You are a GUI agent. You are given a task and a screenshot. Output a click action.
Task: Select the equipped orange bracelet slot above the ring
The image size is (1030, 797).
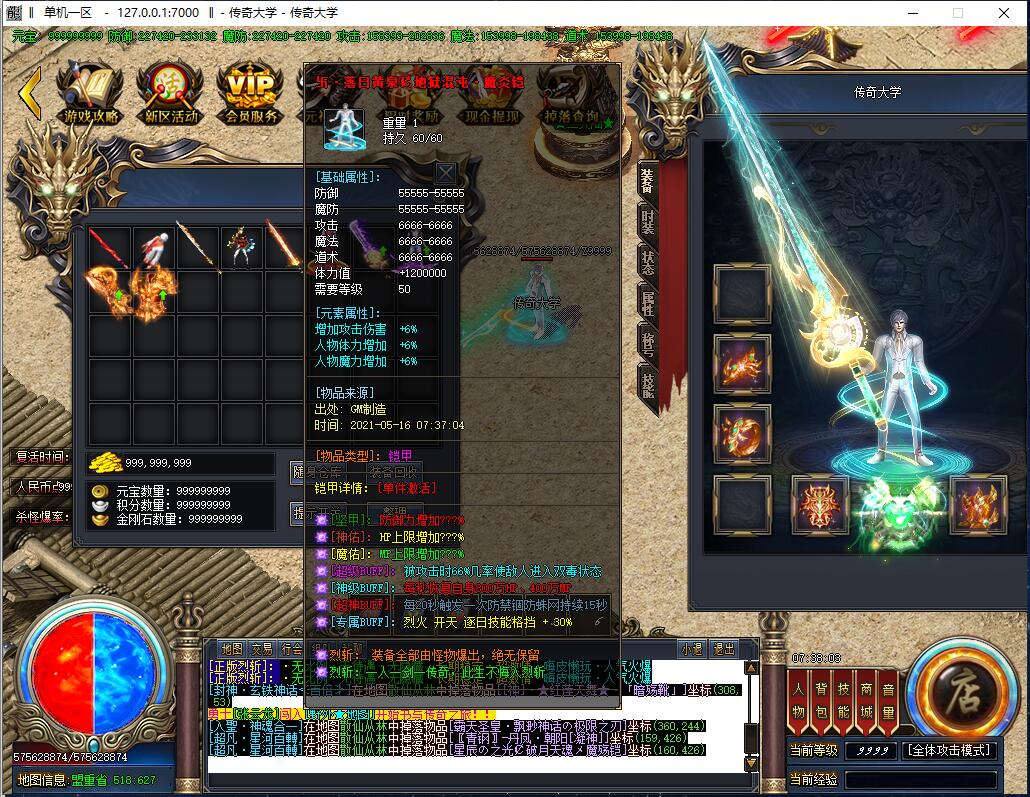[x=741, y=363]
